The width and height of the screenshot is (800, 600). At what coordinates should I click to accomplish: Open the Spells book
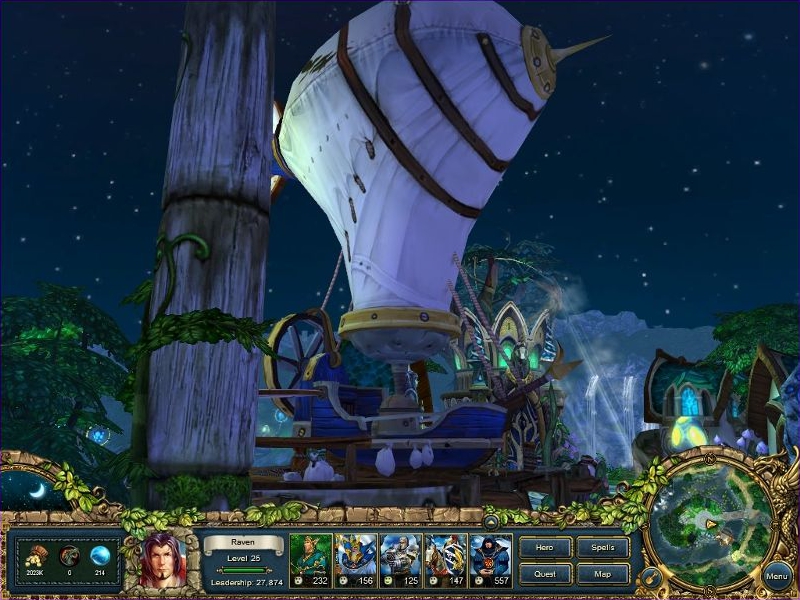click(x=603, y=548)
